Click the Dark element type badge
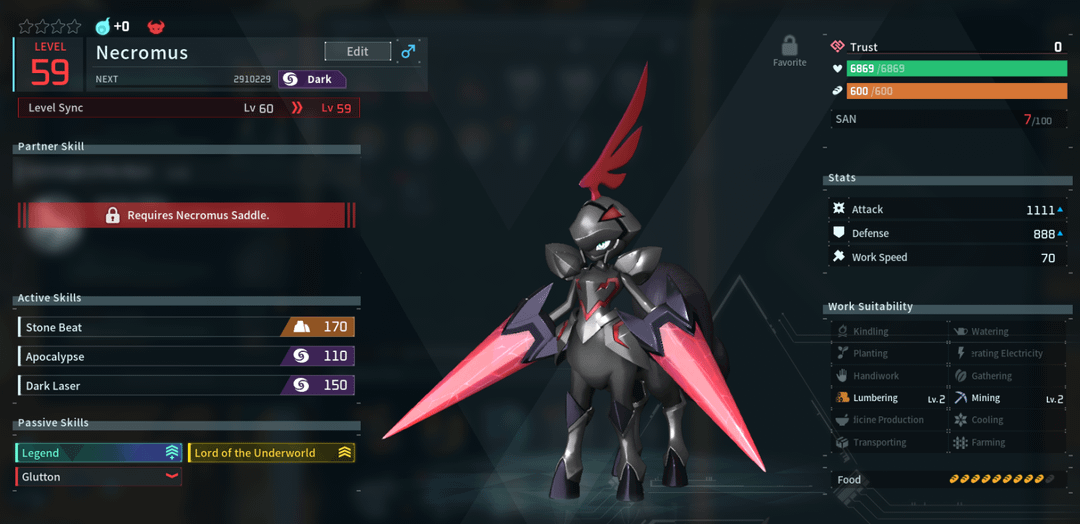Screen dimensions: 1080x524 311,79
